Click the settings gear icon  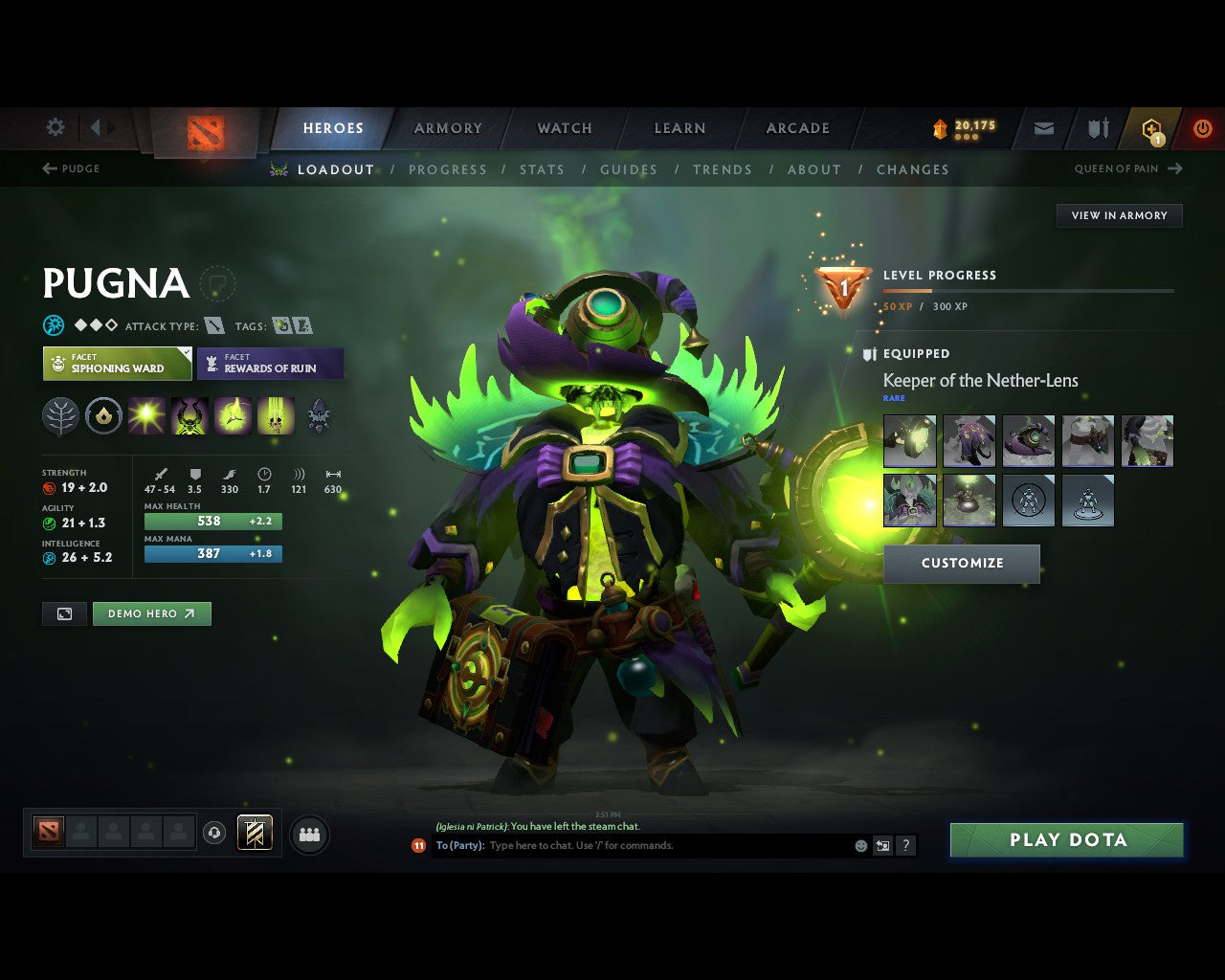(55, 126)
